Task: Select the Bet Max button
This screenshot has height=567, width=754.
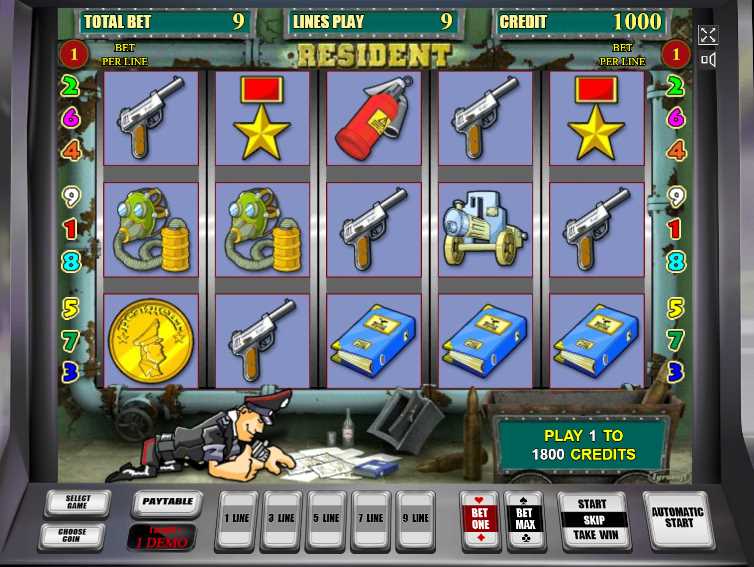Action: coord(525,518)
